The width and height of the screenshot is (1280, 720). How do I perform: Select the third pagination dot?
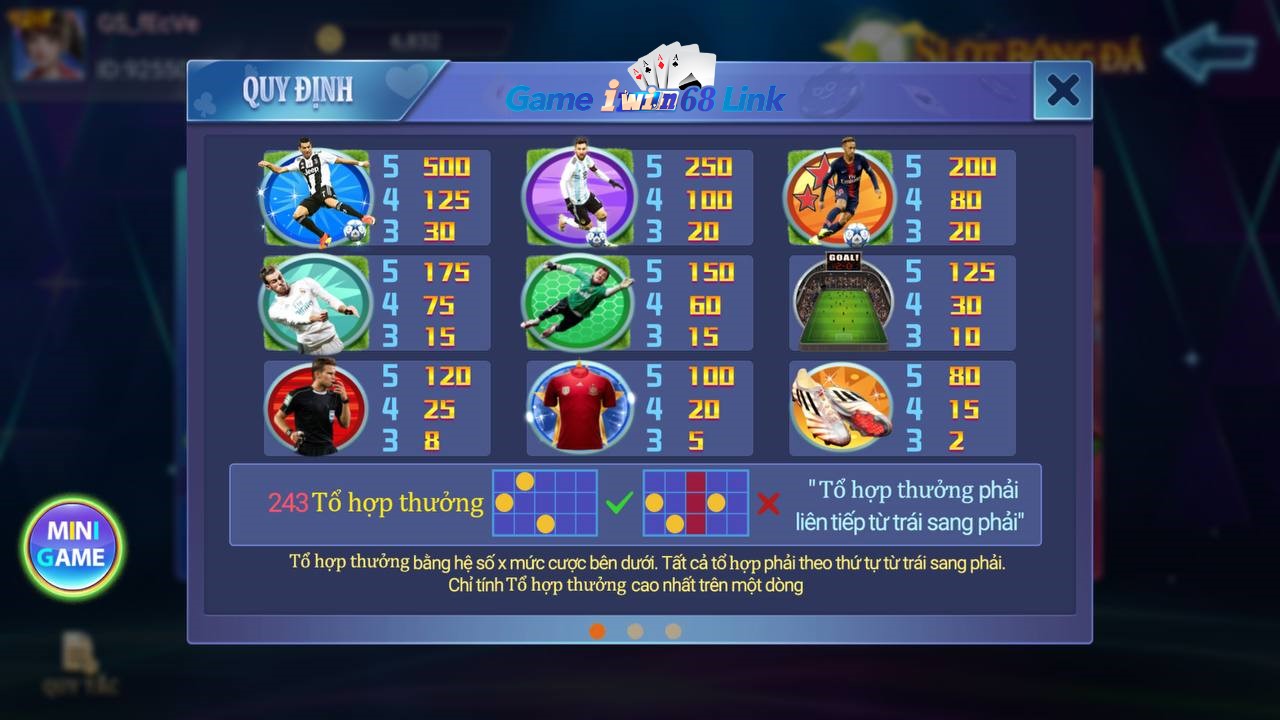pyautogui.click(x=672, y=632)
